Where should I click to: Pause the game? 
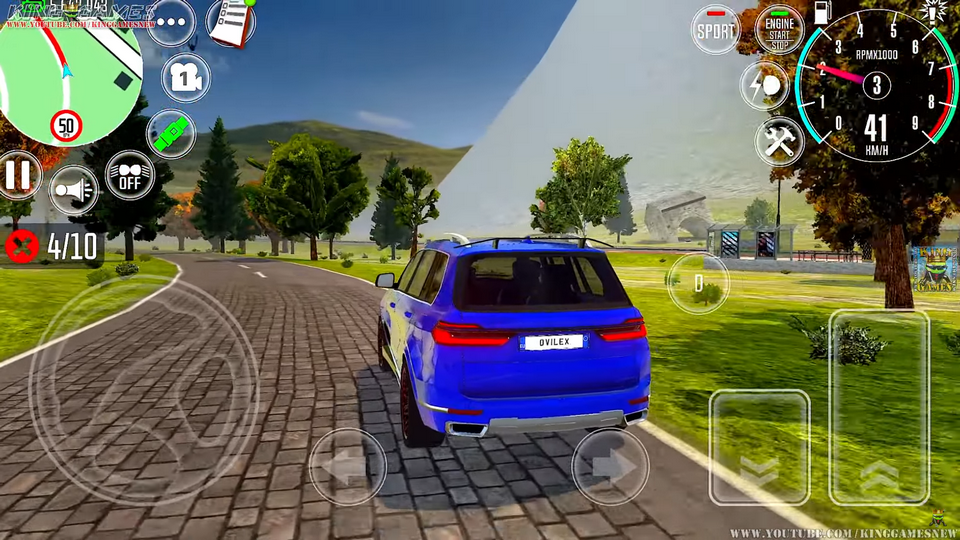click(18, 175)
